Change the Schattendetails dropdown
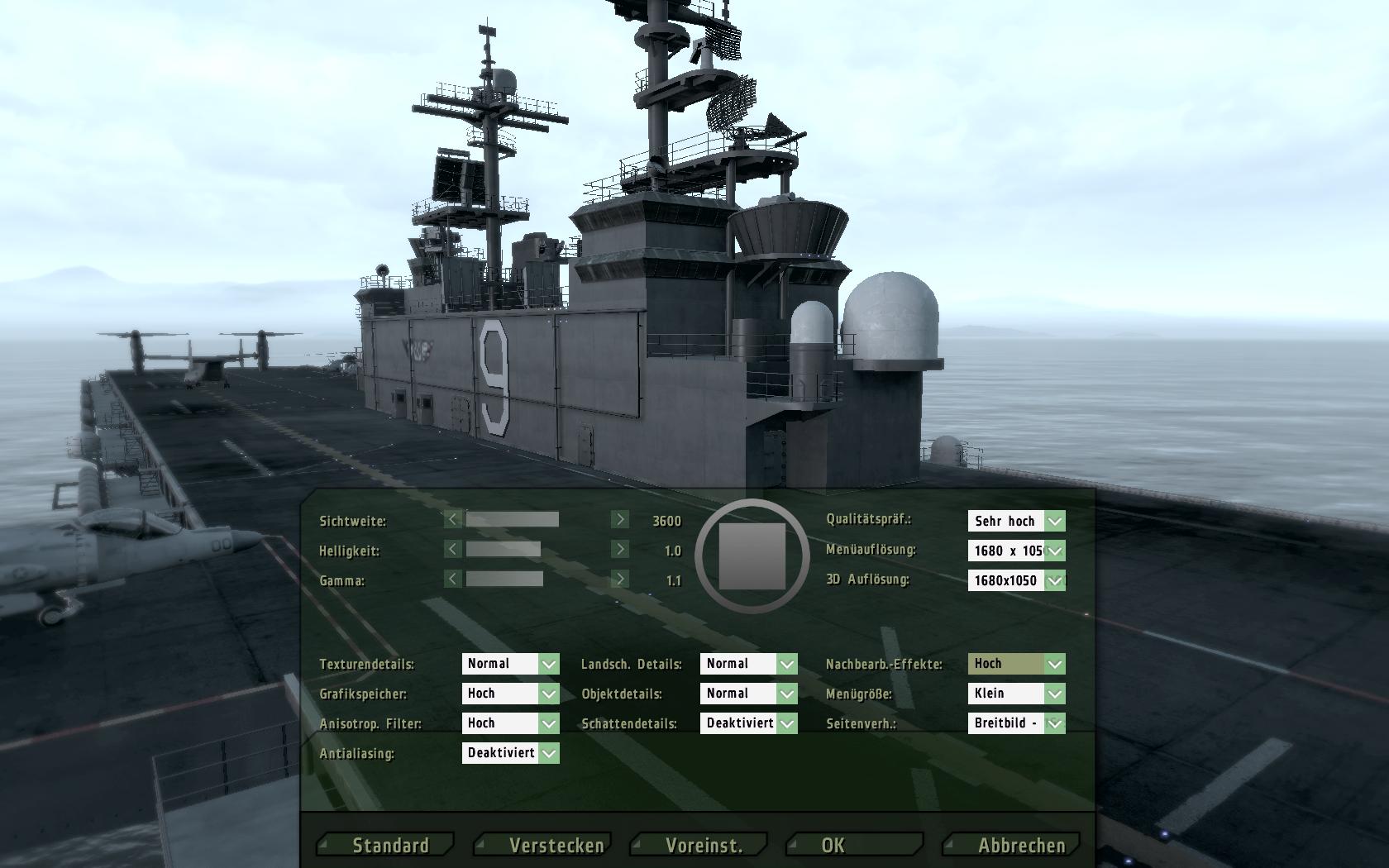 [786, 723]
